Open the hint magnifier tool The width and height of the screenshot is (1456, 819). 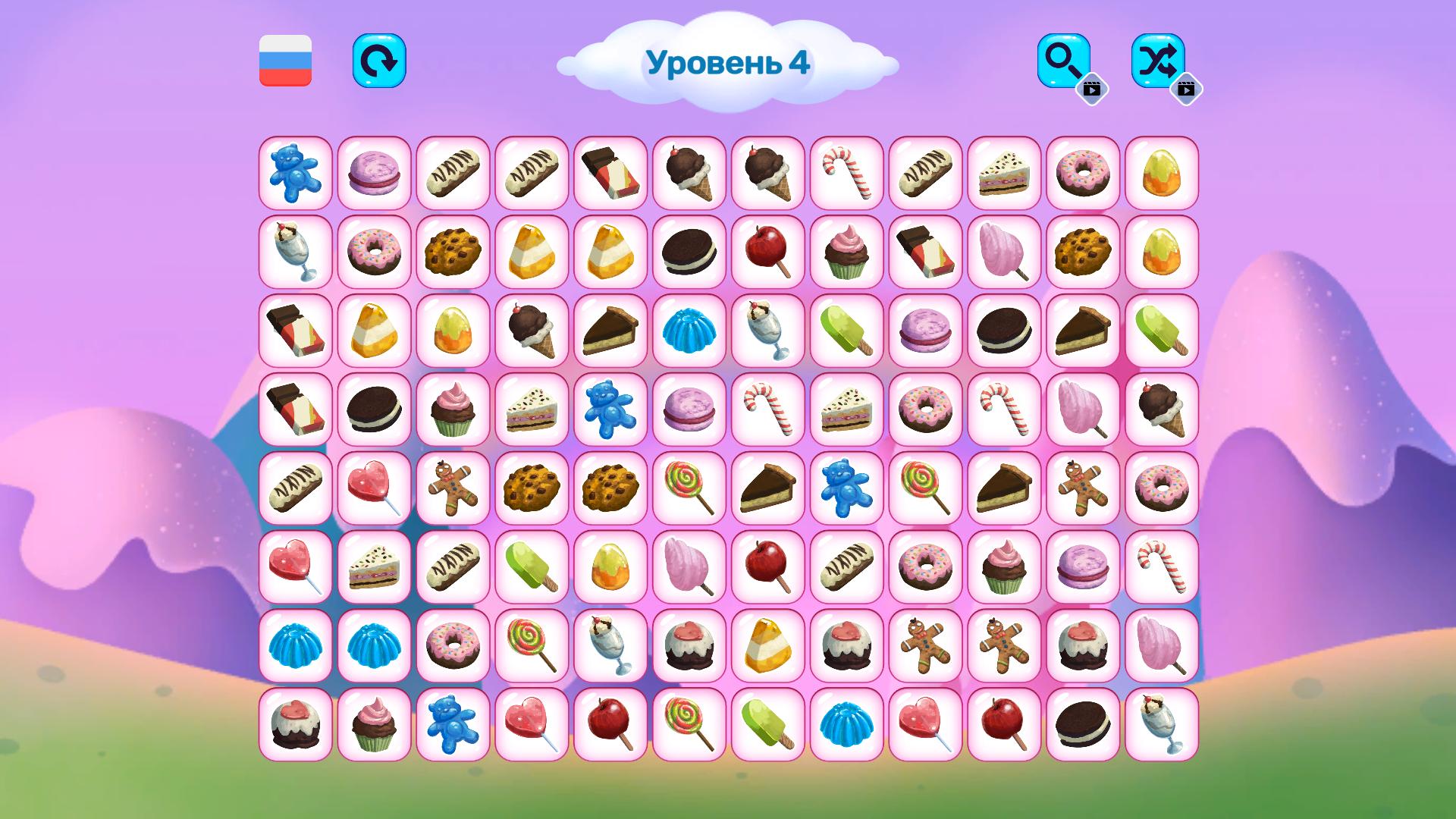pyautogui.click(x=1065, y=62)
